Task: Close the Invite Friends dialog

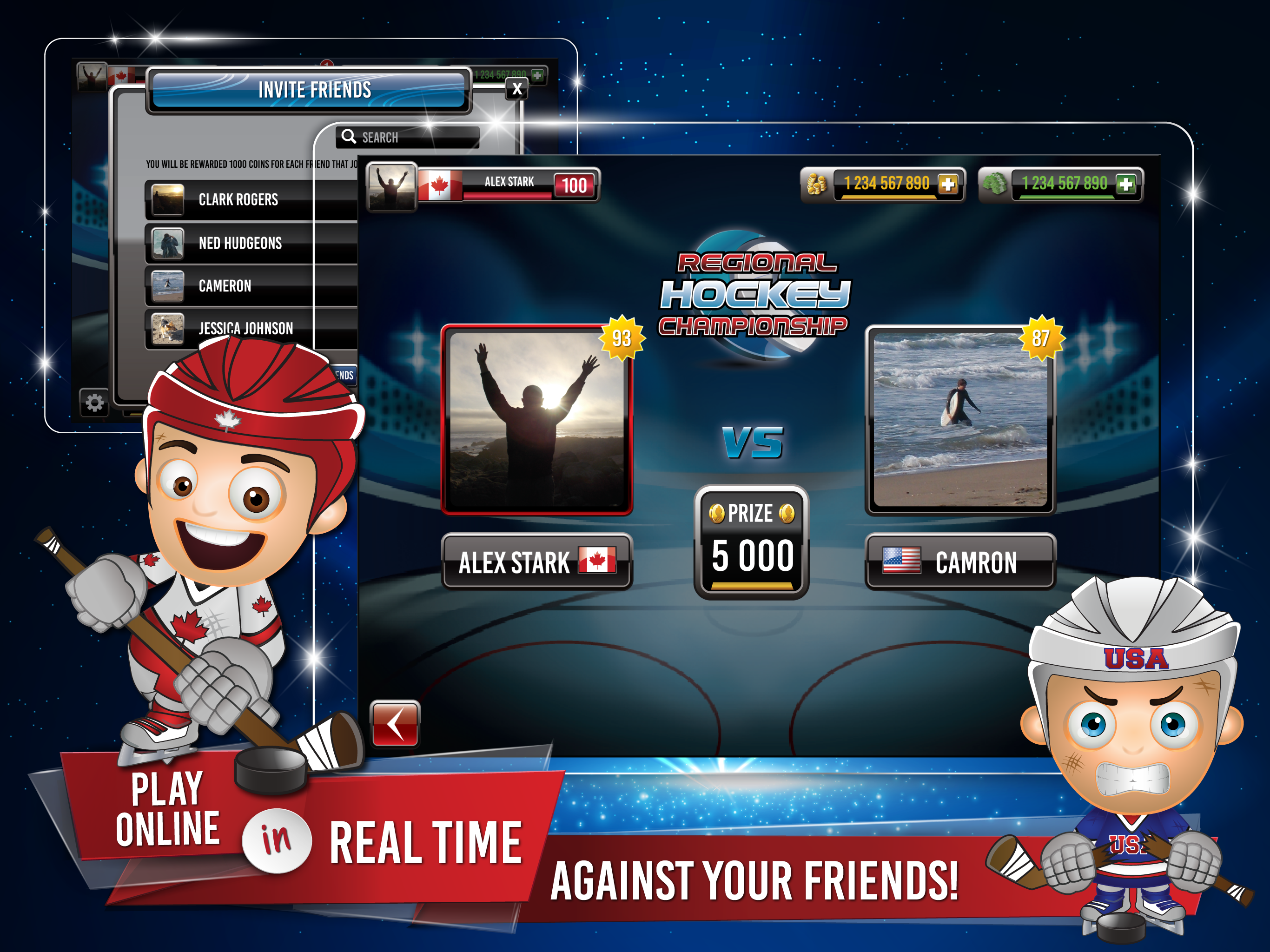Action: pos(518,88)
